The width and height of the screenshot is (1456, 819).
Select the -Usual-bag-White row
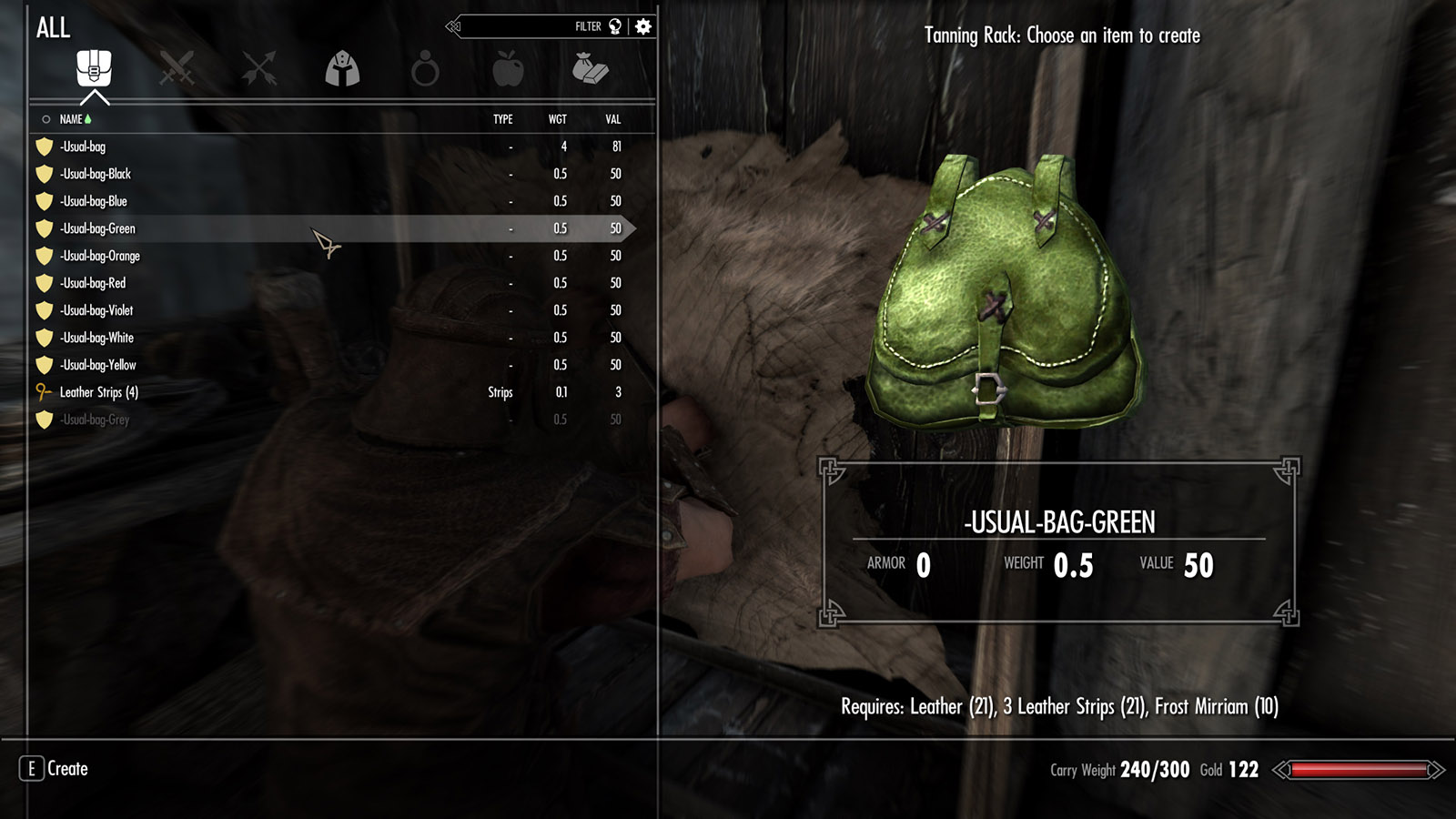tap(96, 338)
